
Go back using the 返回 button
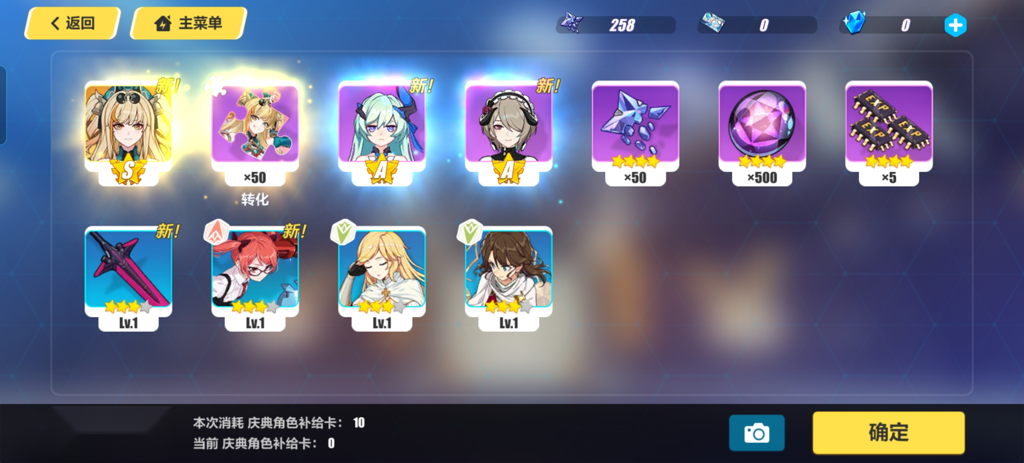[71, 23]
